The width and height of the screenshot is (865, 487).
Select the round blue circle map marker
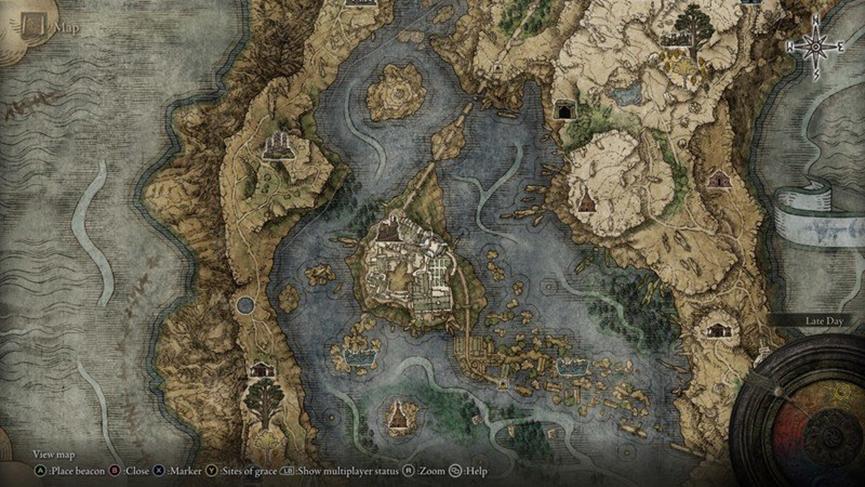pos(244,304)
